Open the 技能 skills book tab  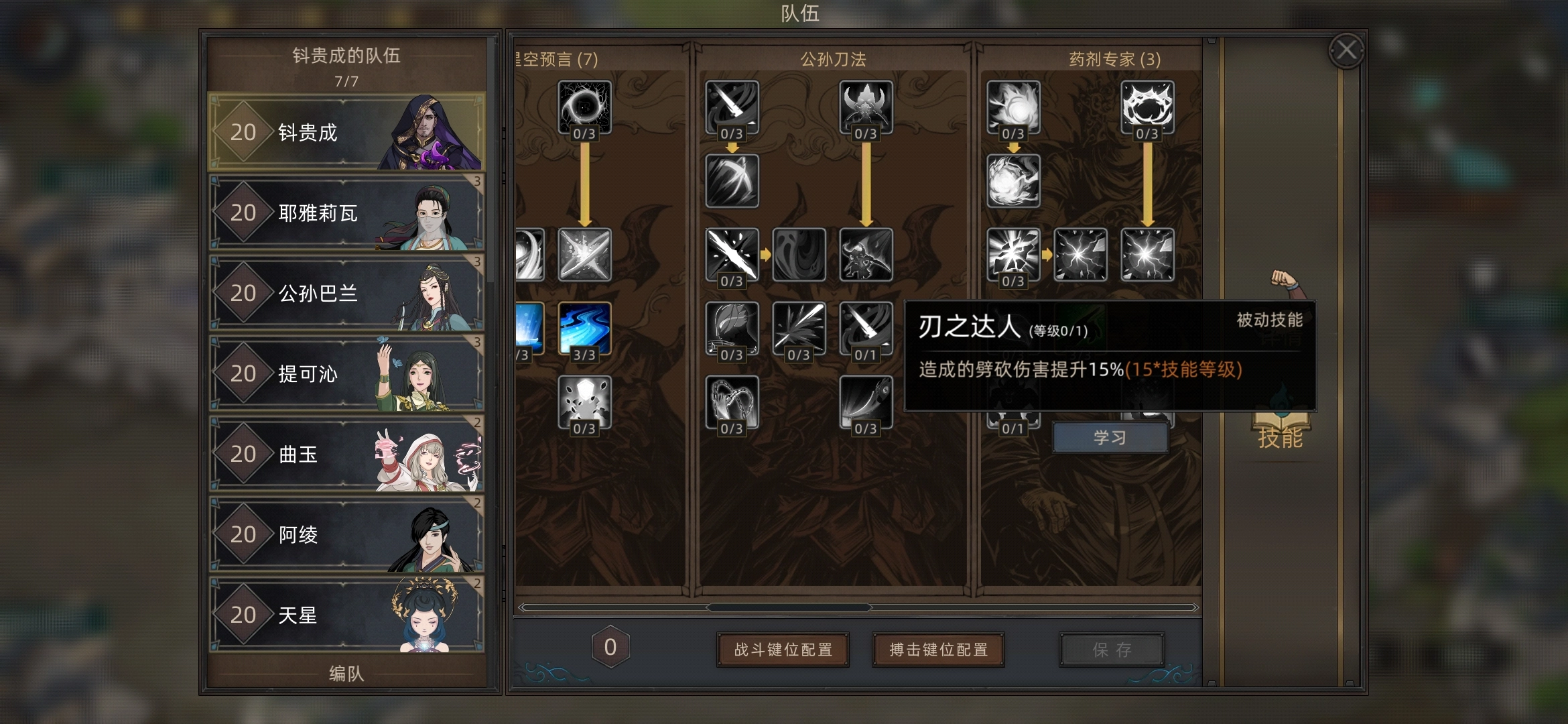tap(1280, 429)
